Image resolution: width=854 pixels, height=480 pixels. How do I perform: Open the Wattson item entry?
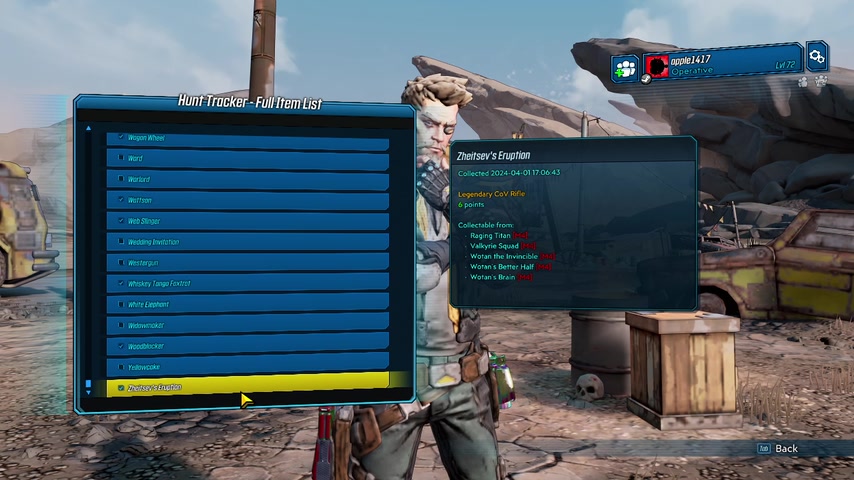click(x=247, y=201)
